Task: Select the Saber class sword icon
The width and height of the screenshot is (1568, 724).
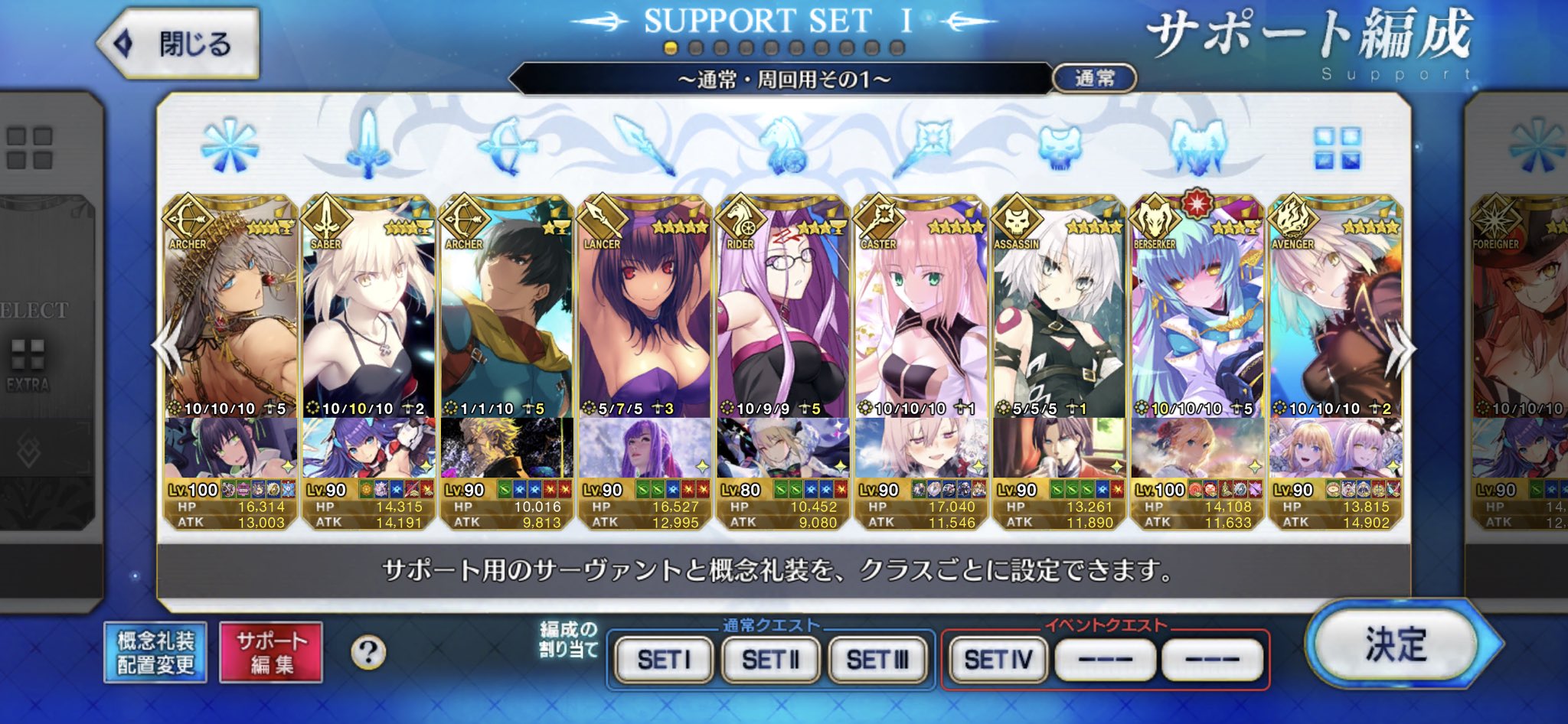Action: (366, 145)
